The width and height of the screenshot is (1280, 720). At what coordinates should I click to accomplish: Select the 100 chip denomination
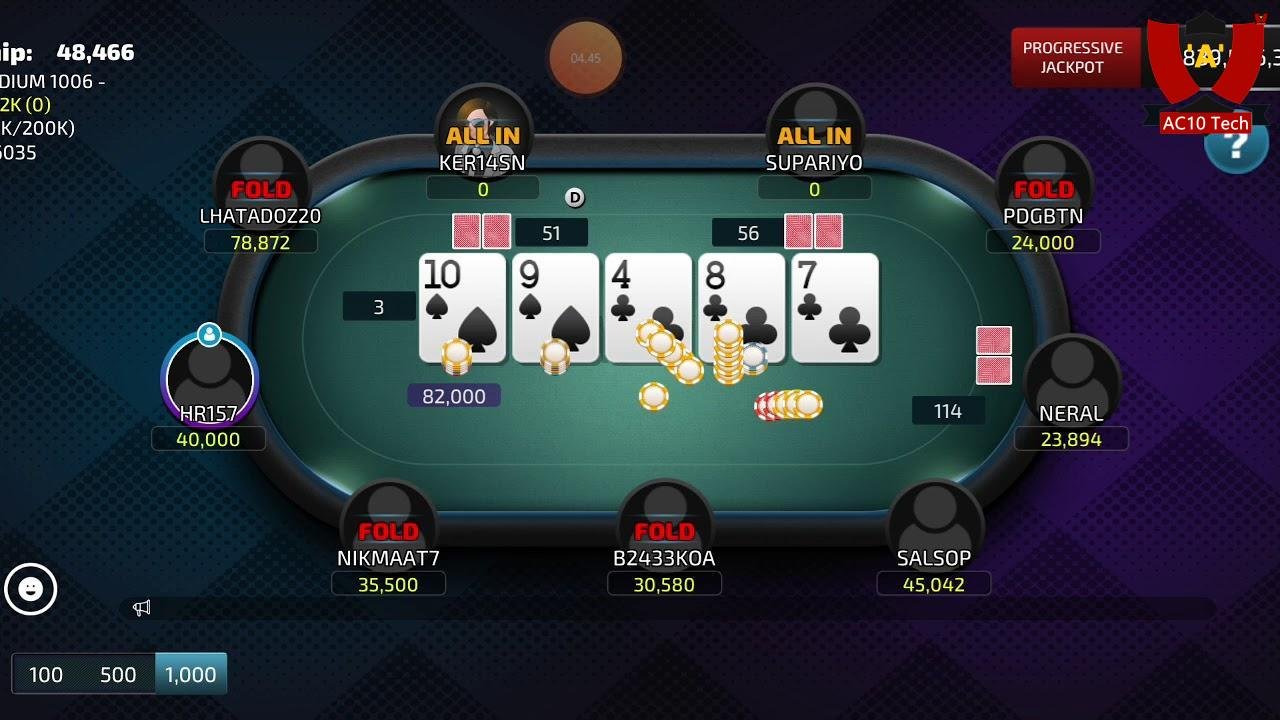coord(45,674)
